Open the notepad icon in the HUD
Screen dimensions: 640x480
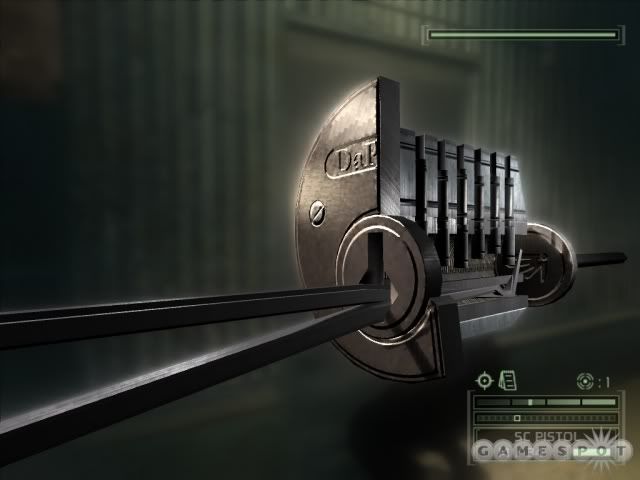(507, 380)
